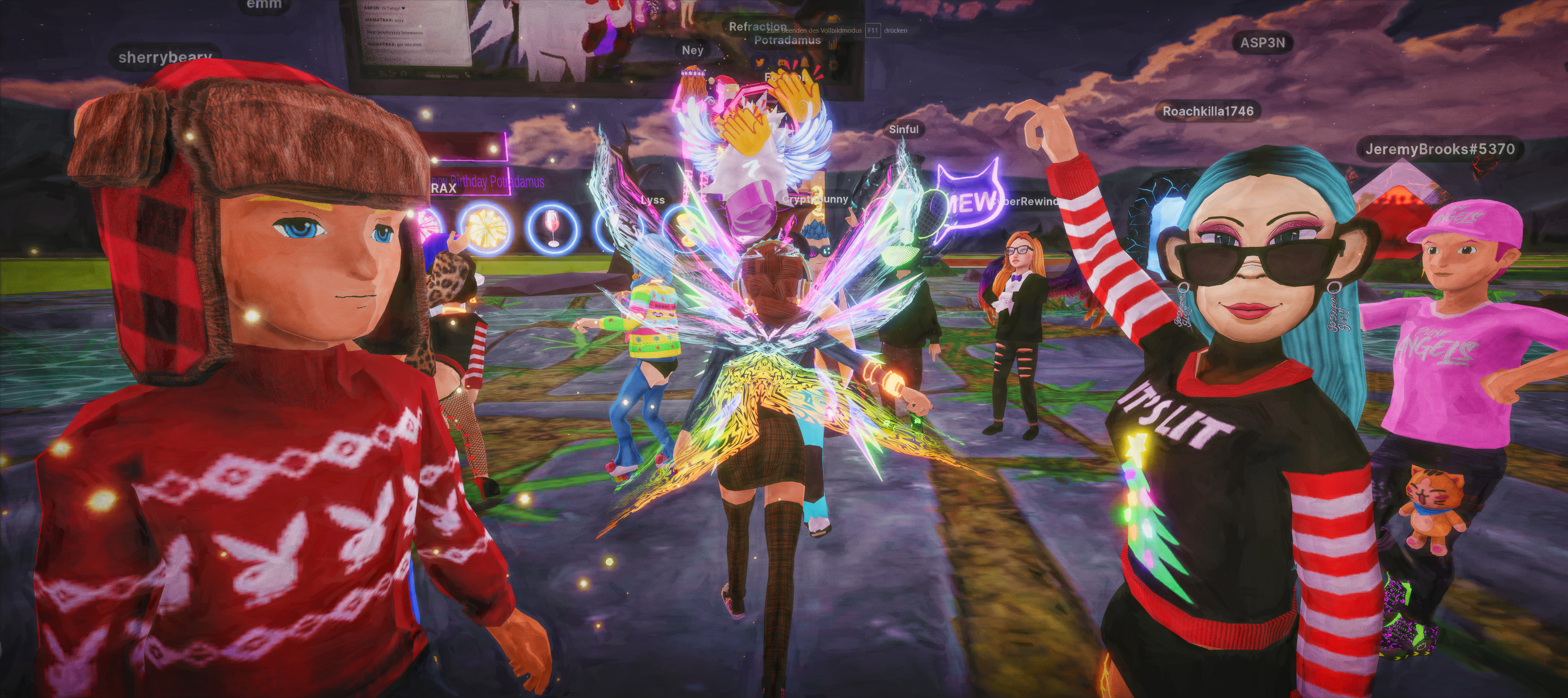
Task: Choose the JeremyBrooks#5370 name tag
Action: 1439,149
